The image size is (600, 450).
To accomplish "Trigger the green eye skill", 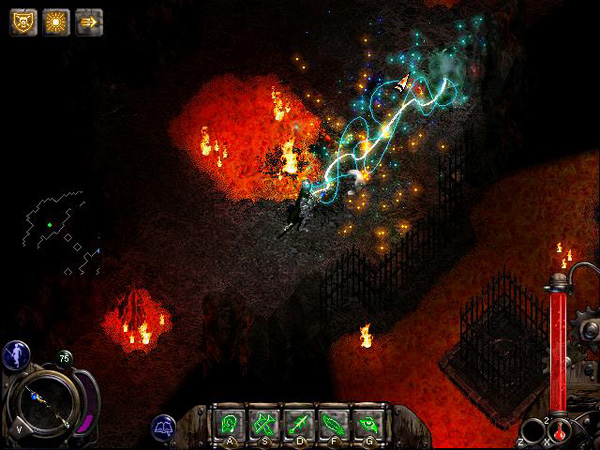I will [368, 422].
